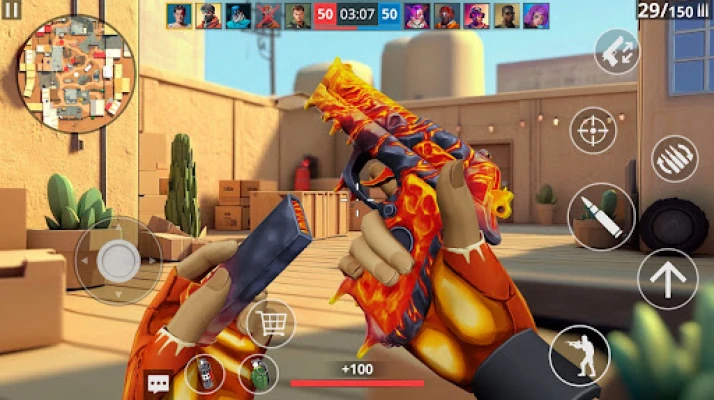Use the smoke grenade button
Viewport: 714px width, 400px height.
pyautogui.click(x=204, y=374)
